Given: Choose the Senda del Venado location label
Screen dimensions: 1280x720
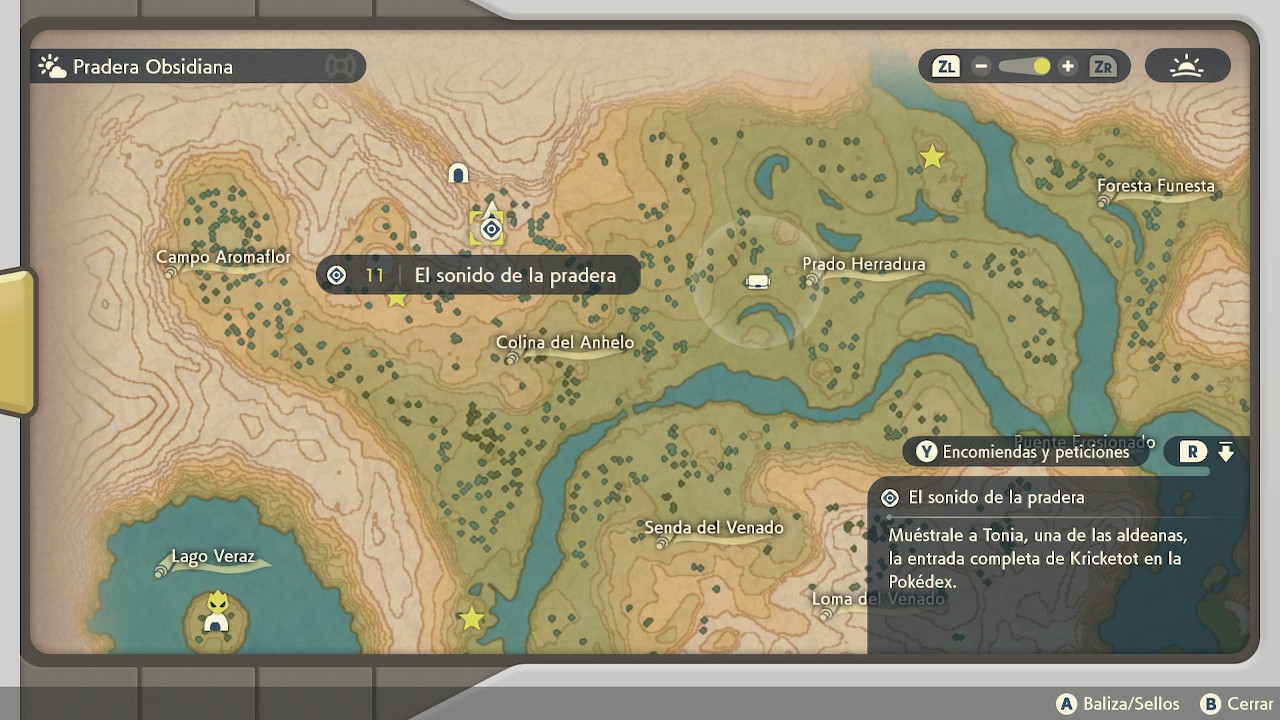Looking at the screenshot, I should [x=713, y=529].
